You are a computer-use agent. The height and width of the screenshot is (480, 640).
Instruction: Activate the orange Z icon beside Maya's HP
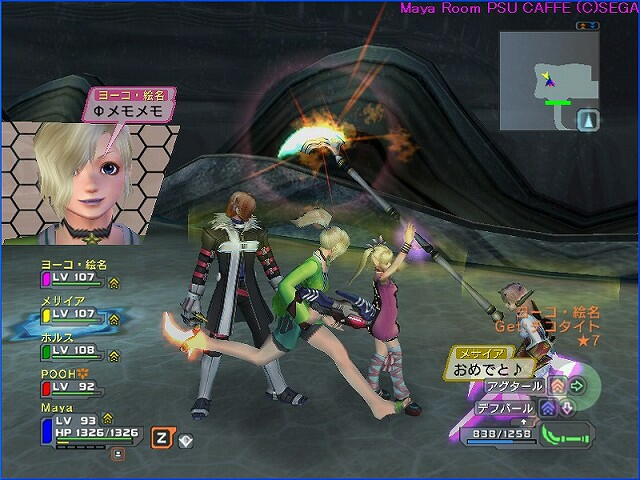160,437
